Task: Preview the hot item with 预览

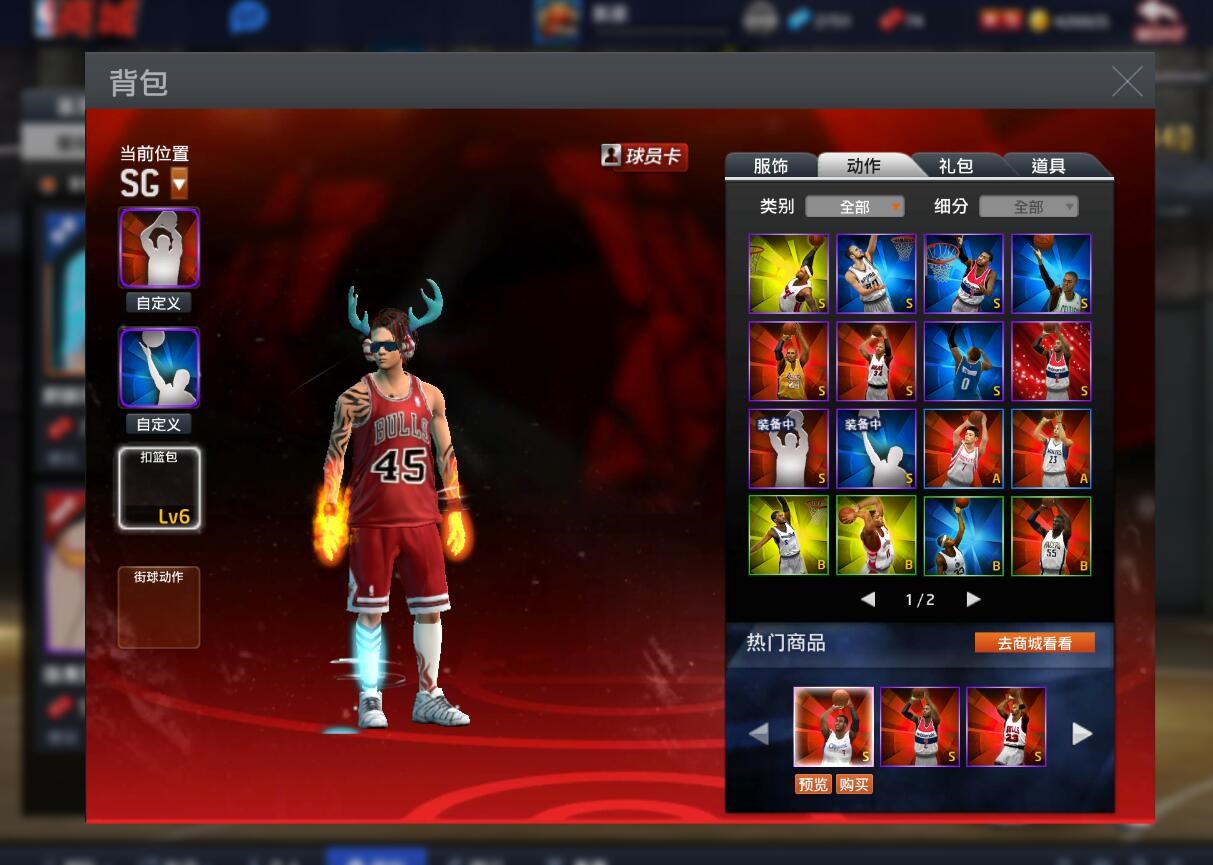Action: [812, 784]
